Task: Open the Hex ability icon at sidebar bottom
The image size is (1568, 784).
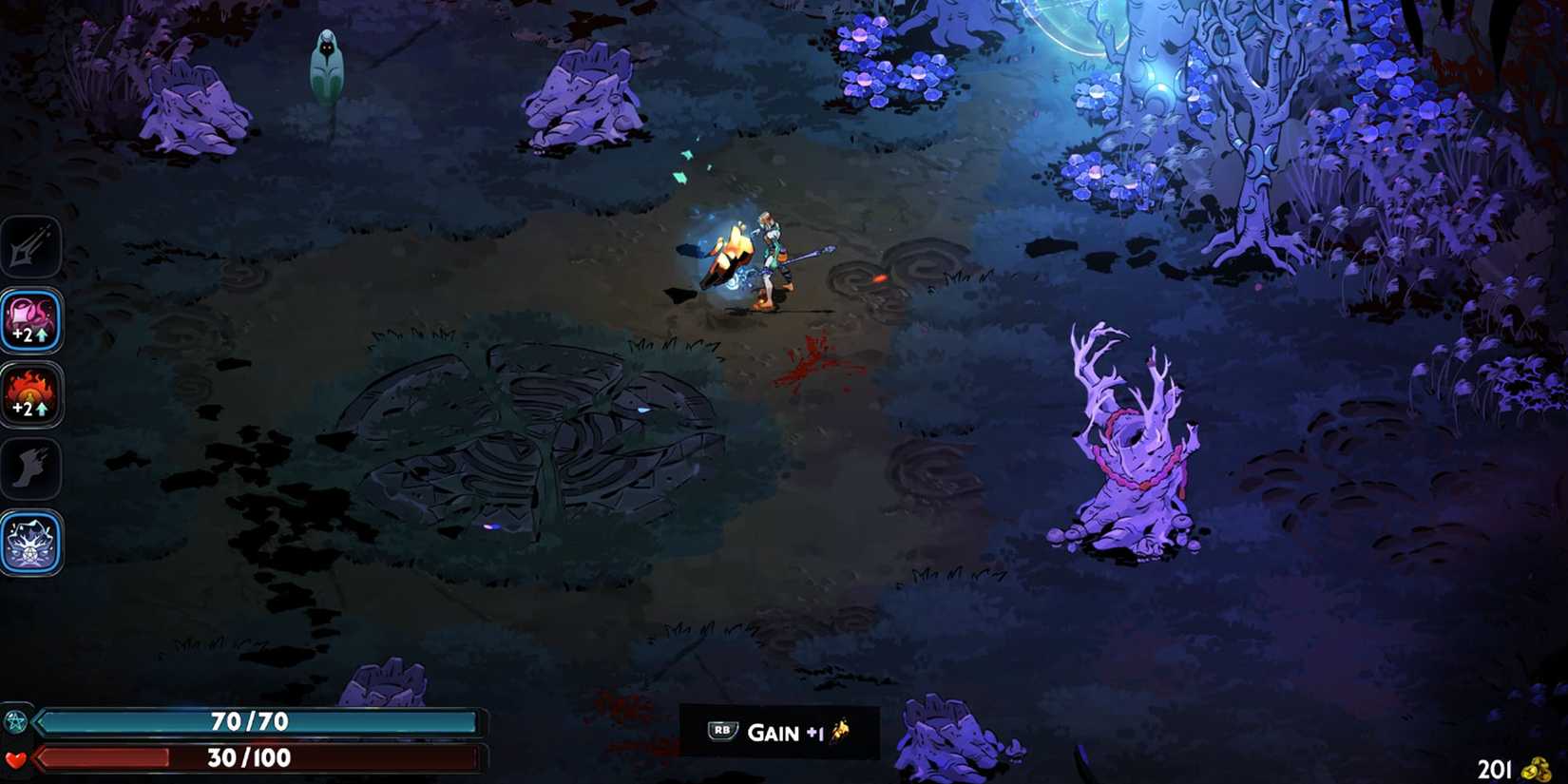Action: tap(31, 544)
